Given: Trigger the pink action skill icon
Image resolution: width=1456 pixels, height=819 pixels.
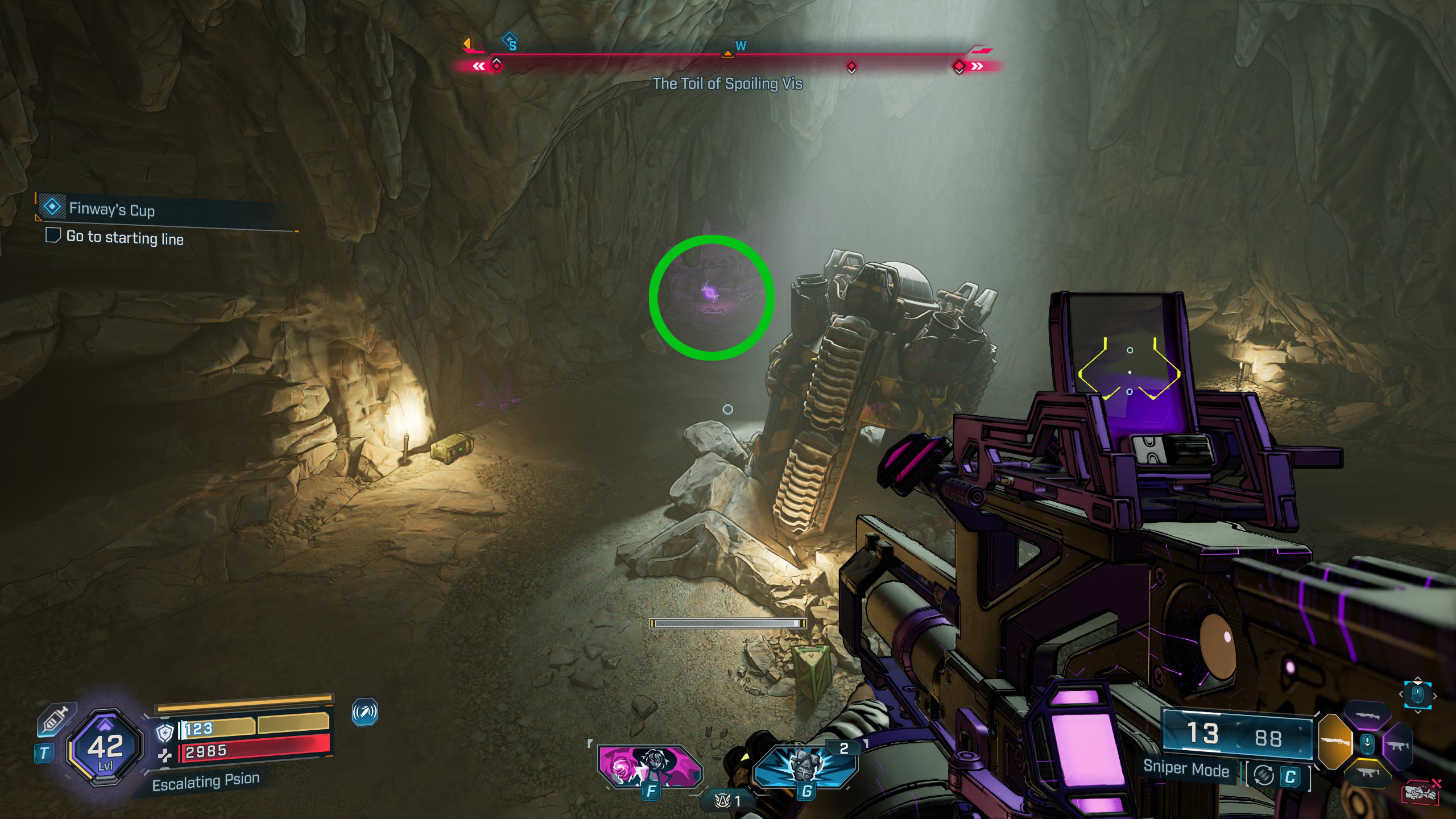Looking at the screenshot, I should [x=650, y=766].
